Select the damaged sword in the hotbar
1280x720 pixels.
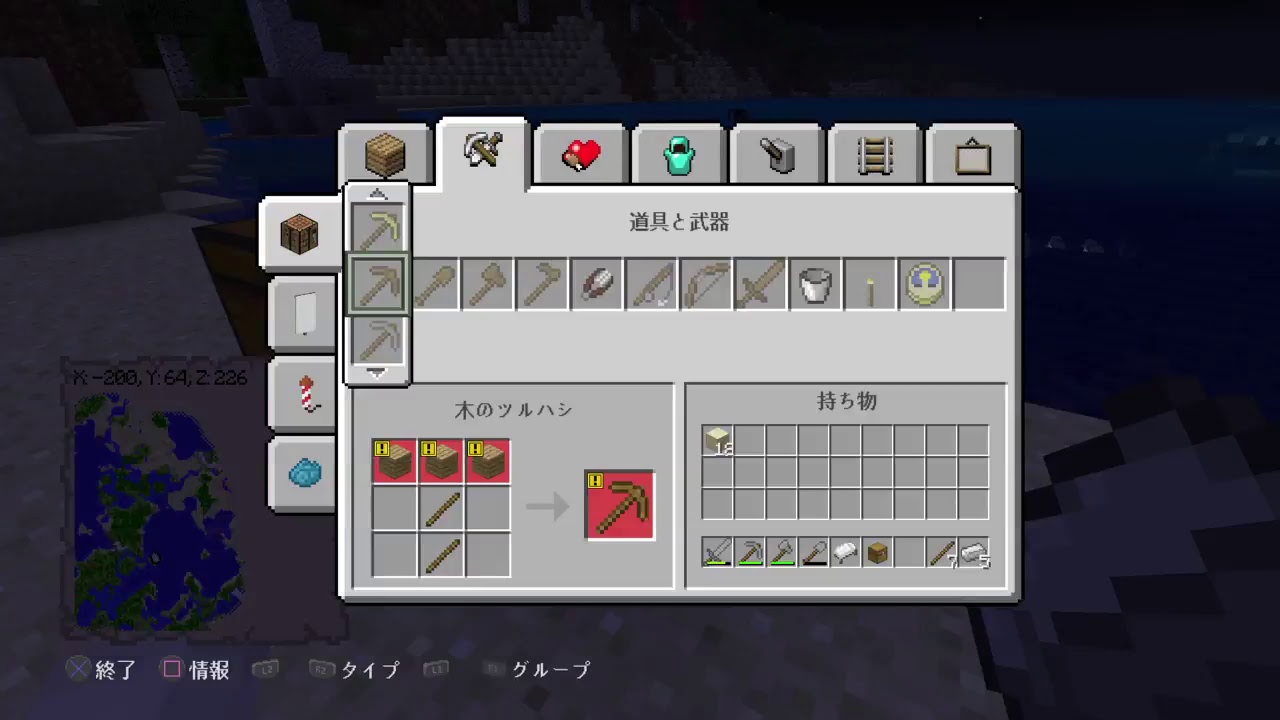coord(718,552)
